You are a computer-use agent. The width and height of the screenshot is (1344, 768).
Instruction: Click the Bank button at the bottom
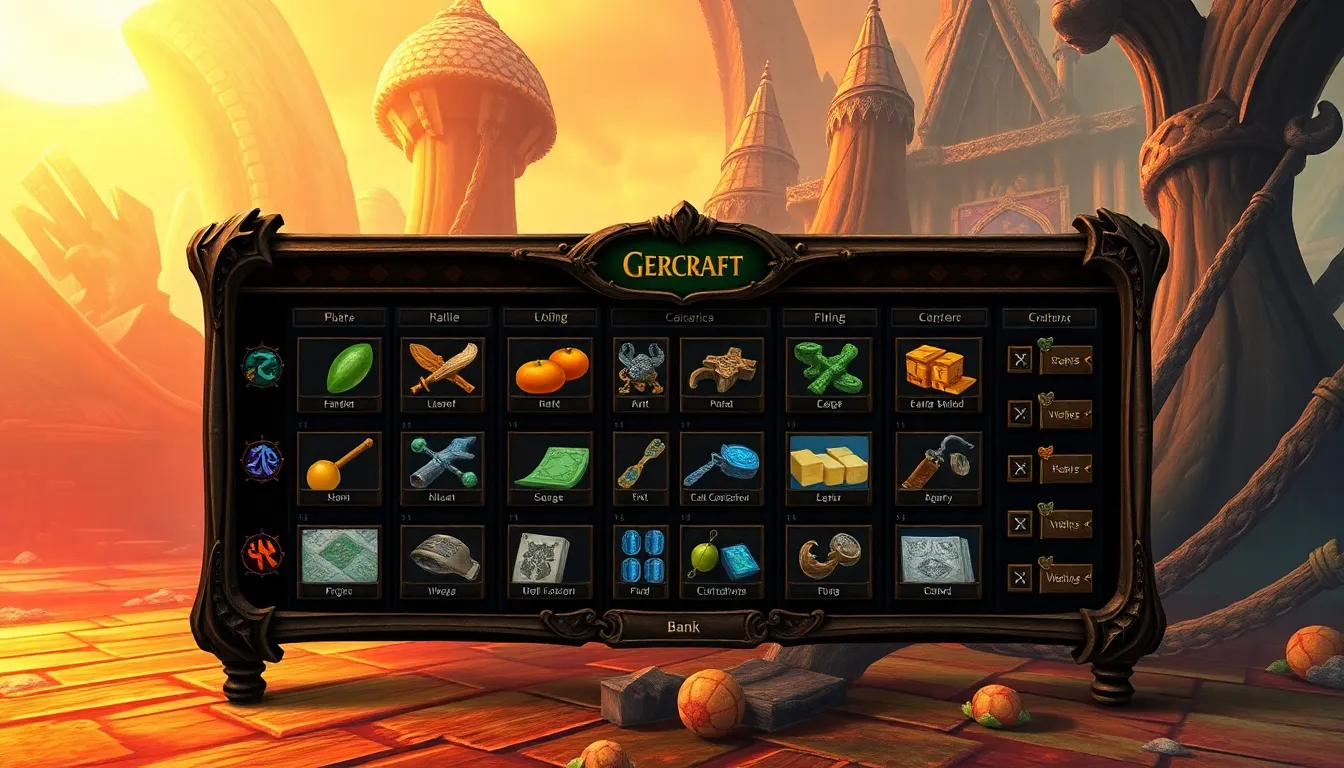(683, 627)
